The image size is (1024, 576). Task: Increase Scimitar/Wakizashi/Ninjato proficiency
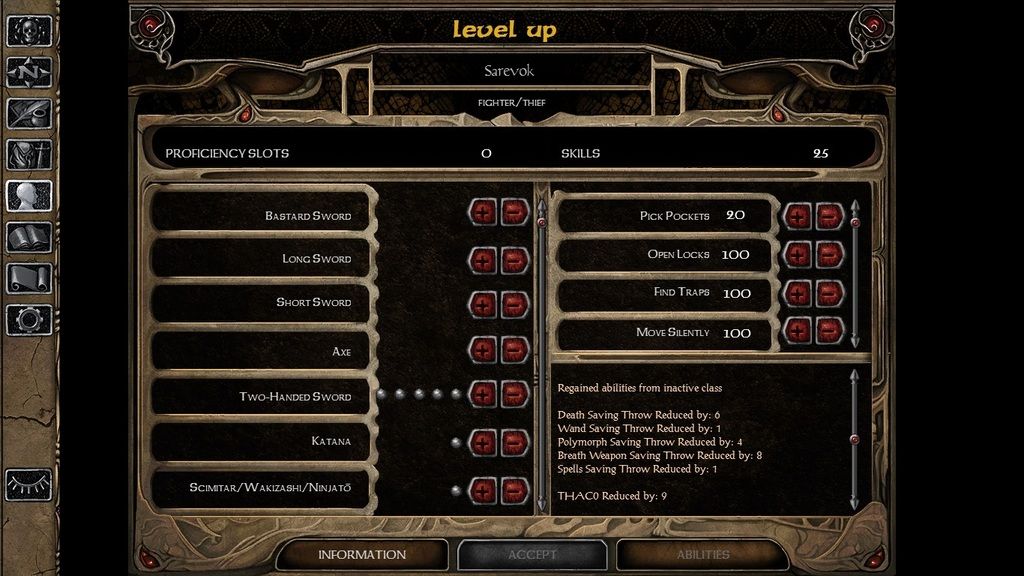483,490
